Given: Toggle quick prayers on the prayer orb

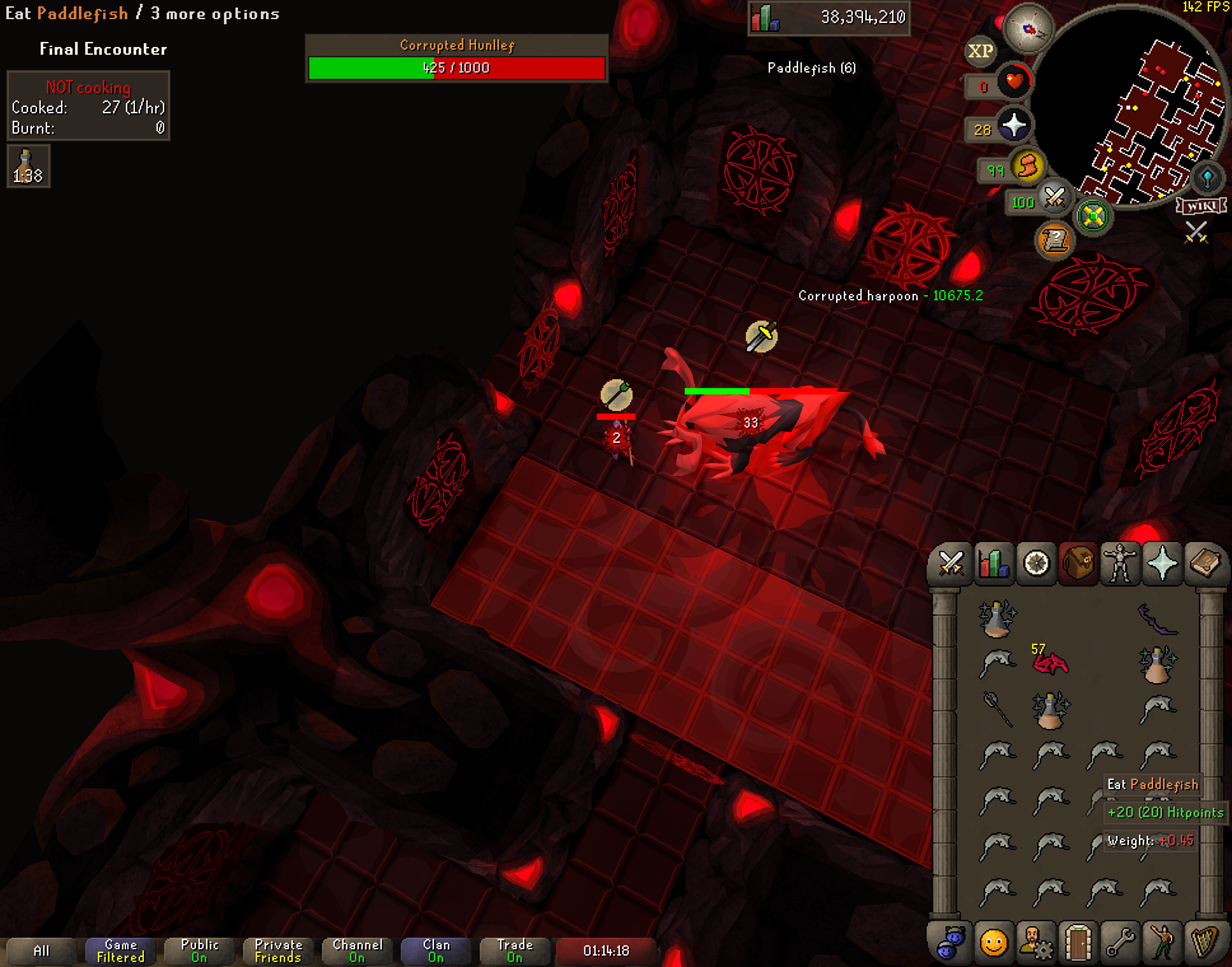Looking at the screenshot, I should click(x=1013, y=125).
